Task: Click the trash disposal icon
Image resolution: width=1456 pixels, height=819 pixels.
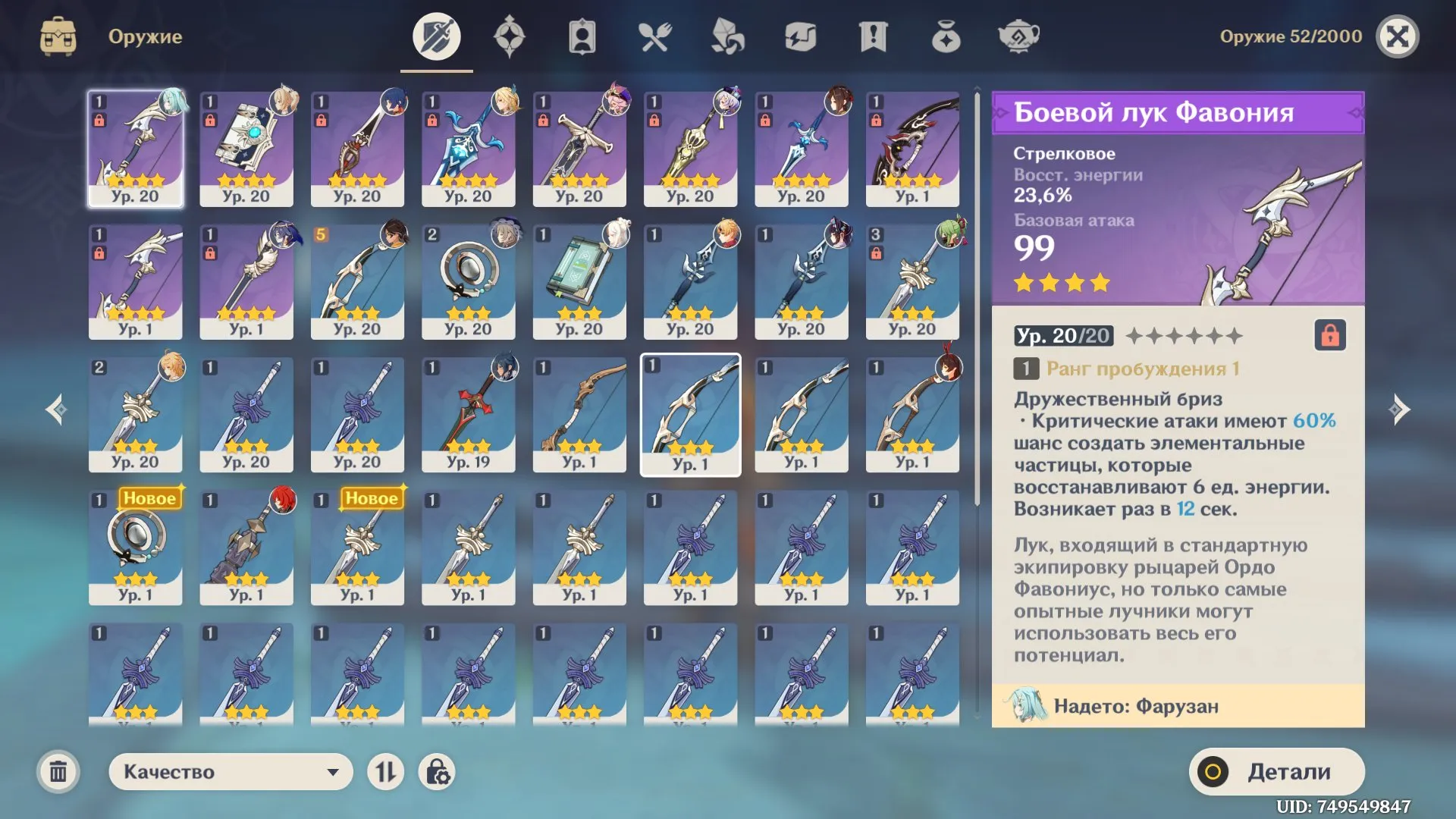Action: coord(58,771)
